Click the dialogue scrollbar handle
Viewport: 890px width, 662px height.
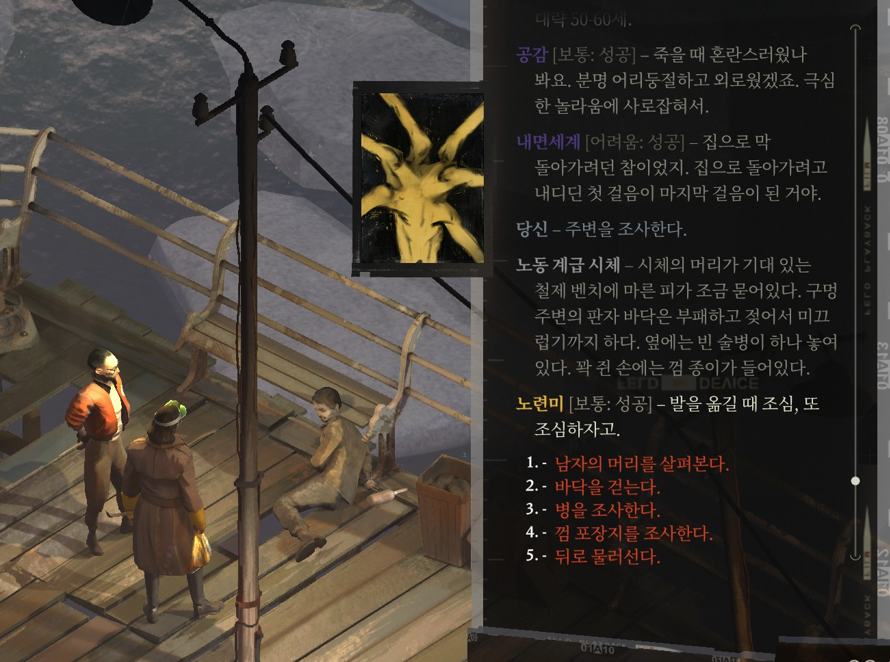point(855,481)
